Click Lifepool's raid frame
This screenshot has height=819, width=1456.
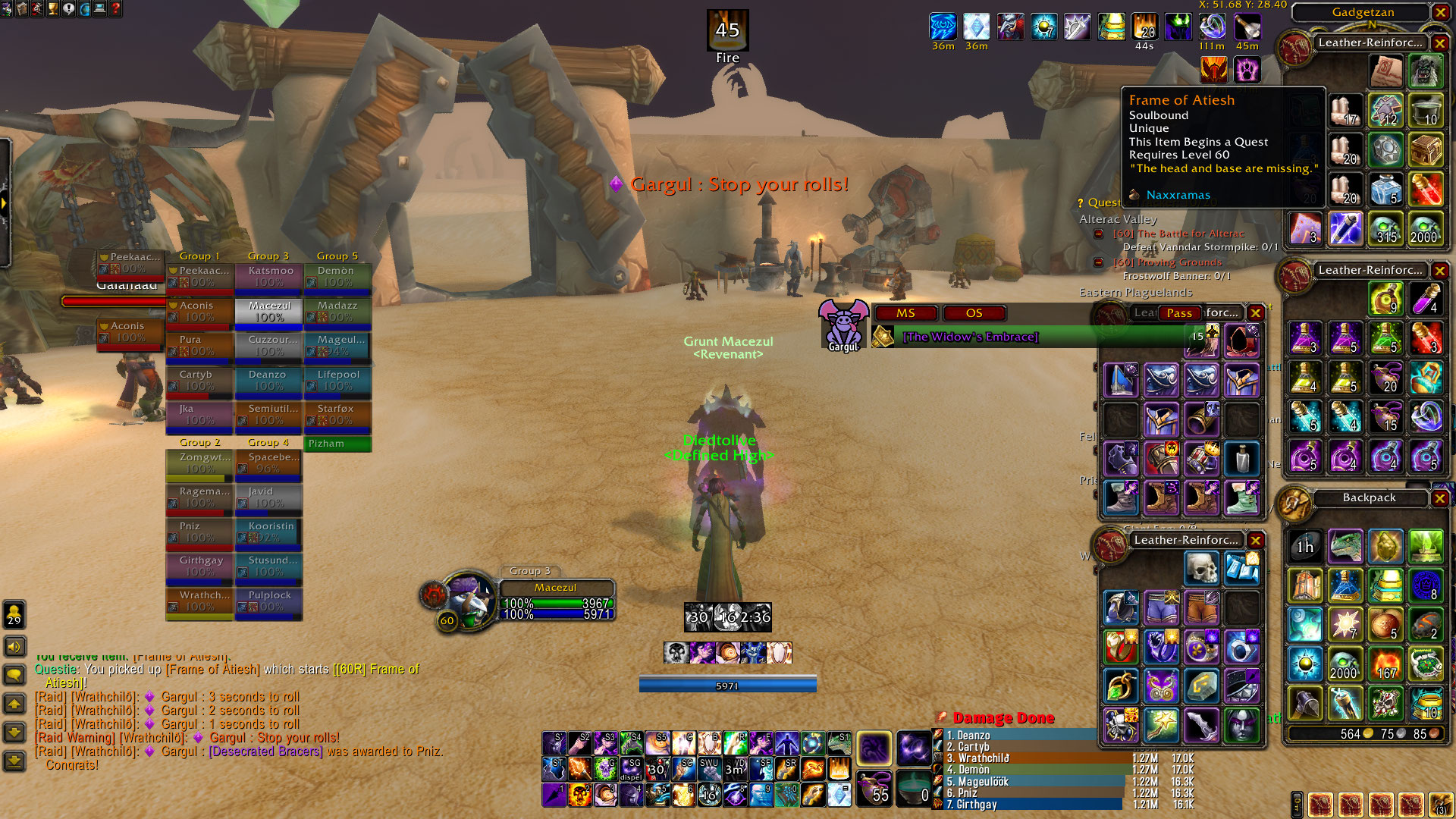click(x=337, y=381)
